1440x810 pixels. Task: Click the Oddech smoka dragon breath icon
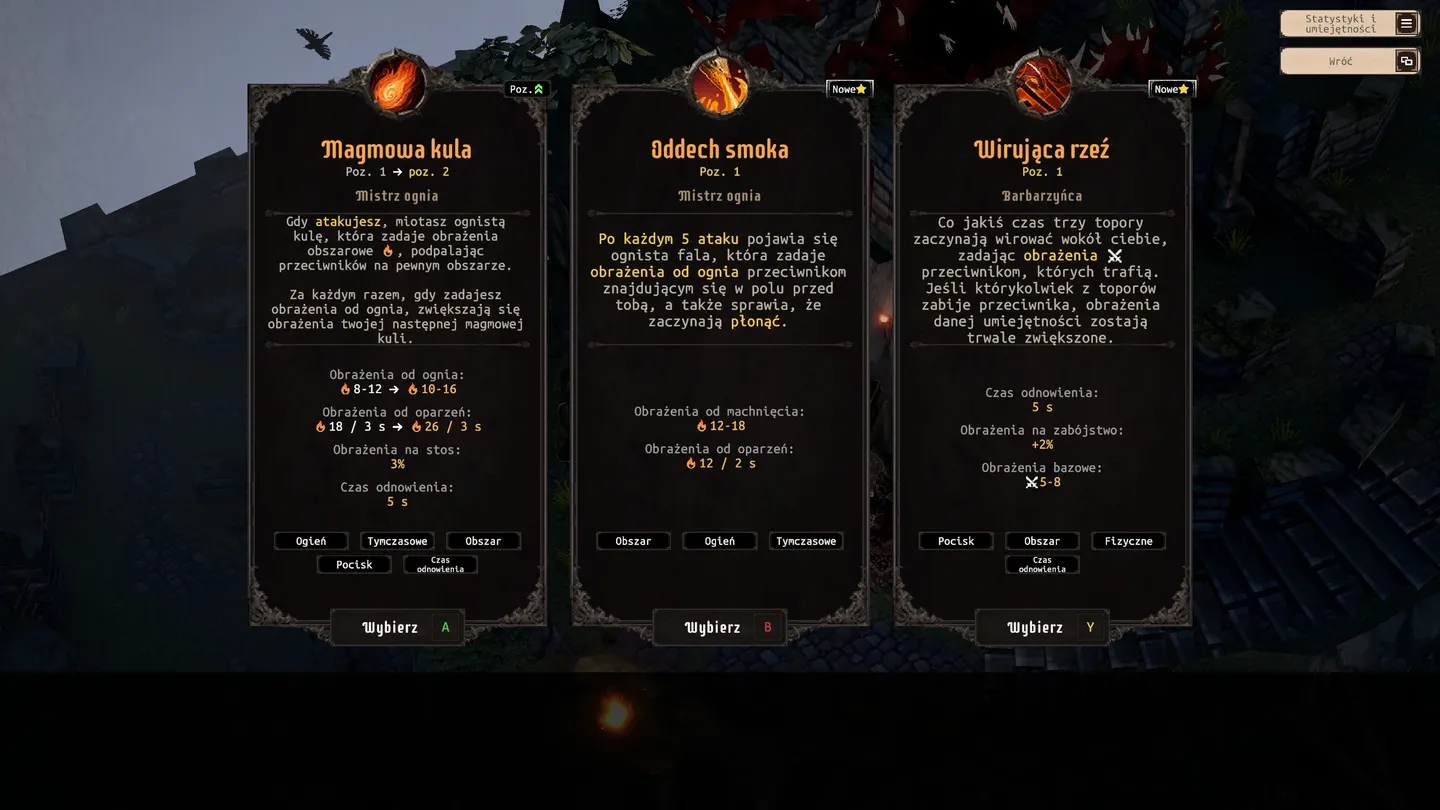coord(720,86)
